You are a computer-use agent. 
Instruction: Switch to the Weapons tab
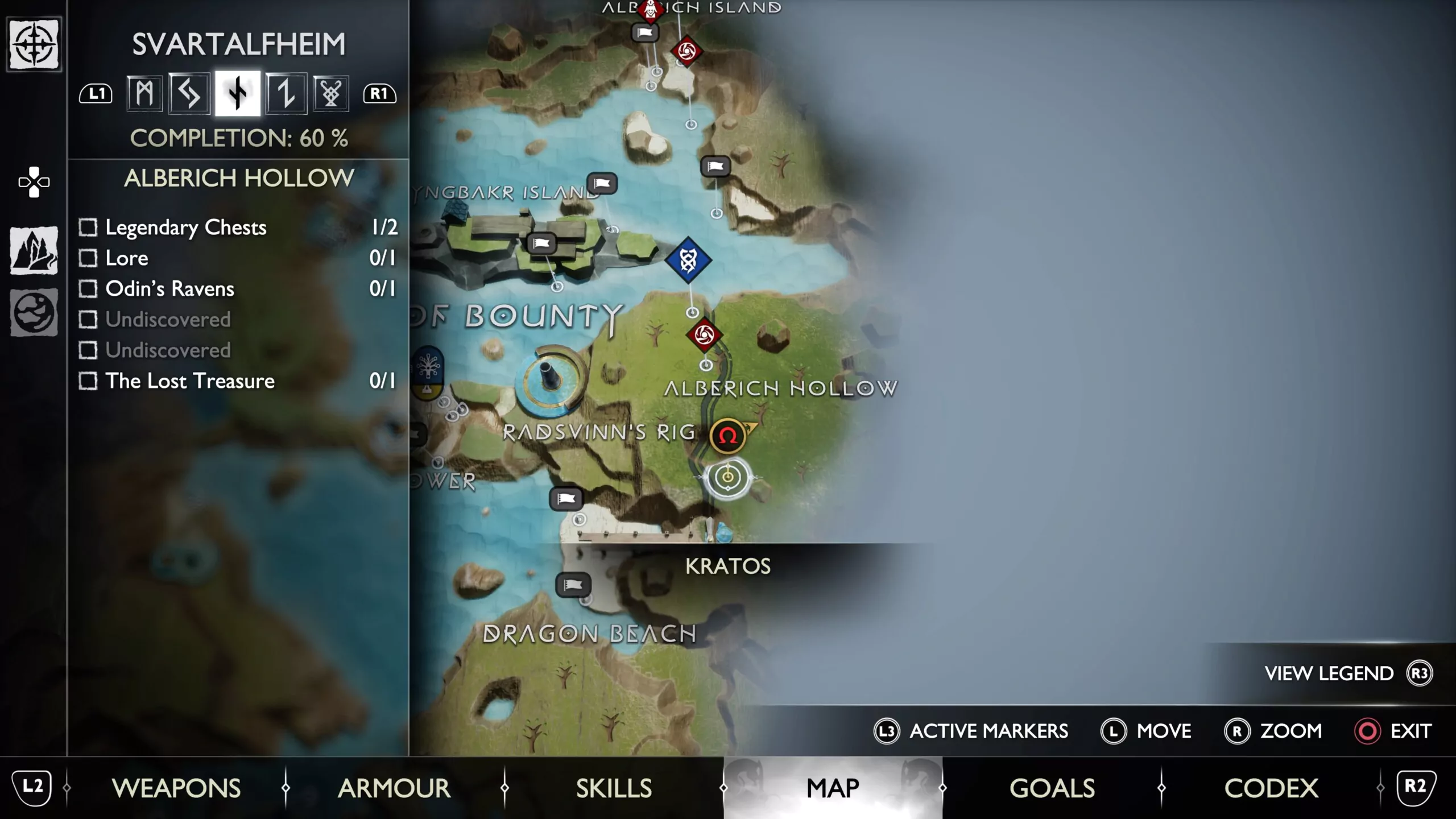click(x=176, y=788)
